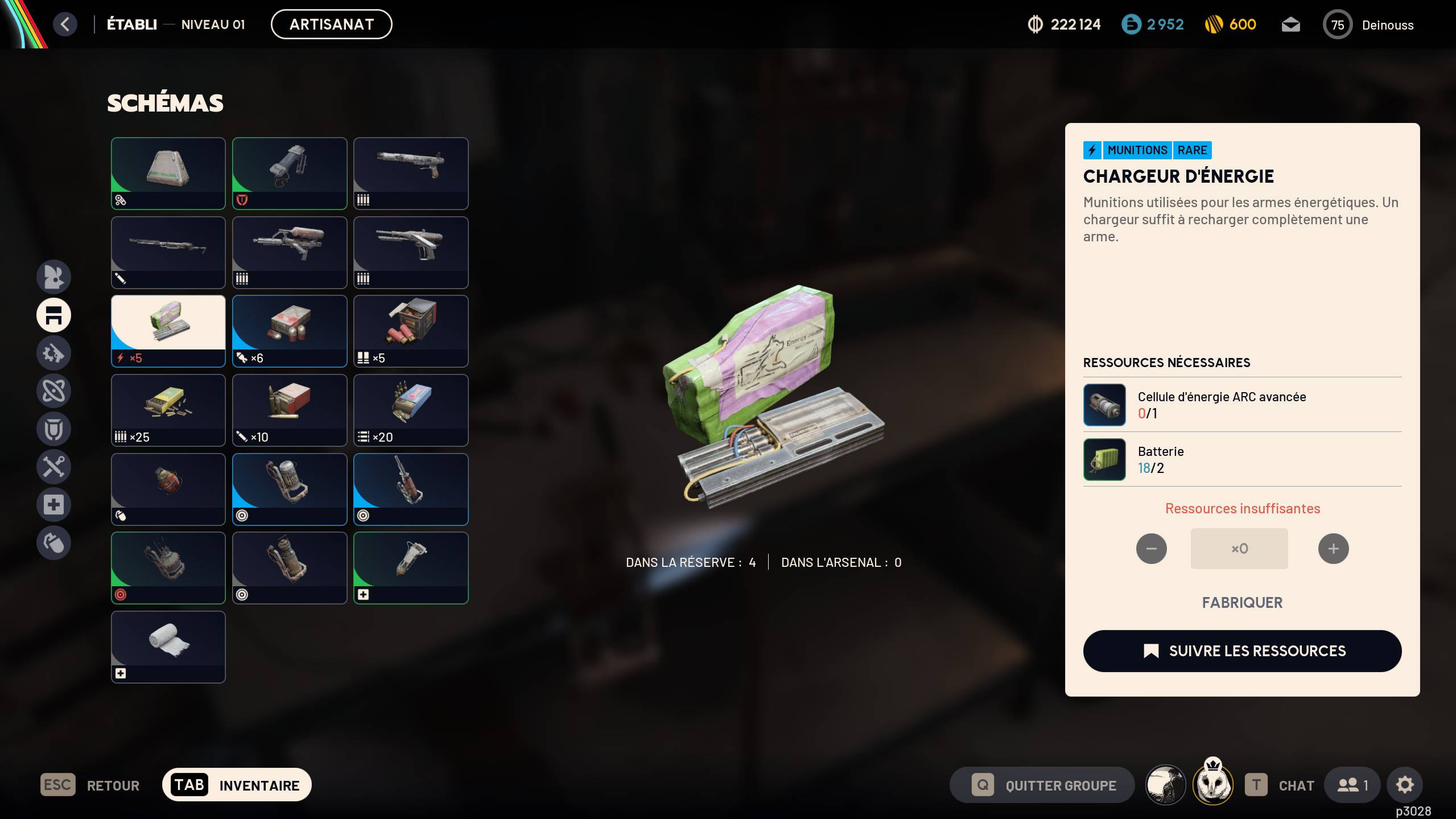The width and height of the screenshot is (1456, 819).
Task: Switch to the workbench category icon
Action: click(54, 315)
